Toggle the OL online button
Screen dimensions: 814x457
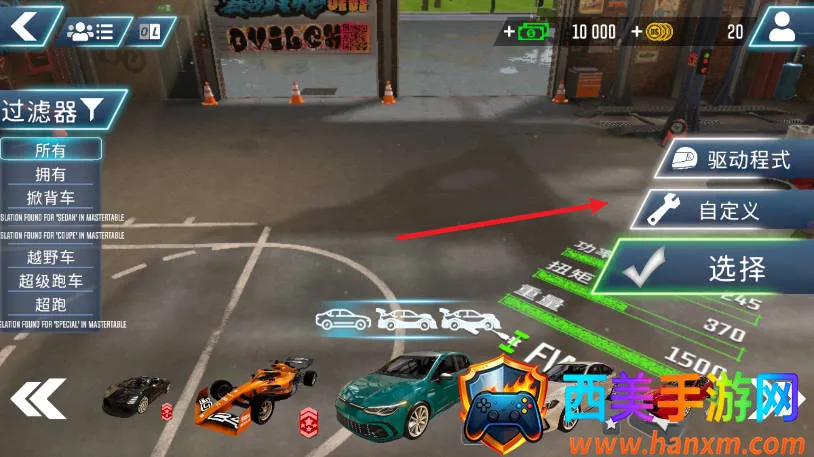point(152,31)
